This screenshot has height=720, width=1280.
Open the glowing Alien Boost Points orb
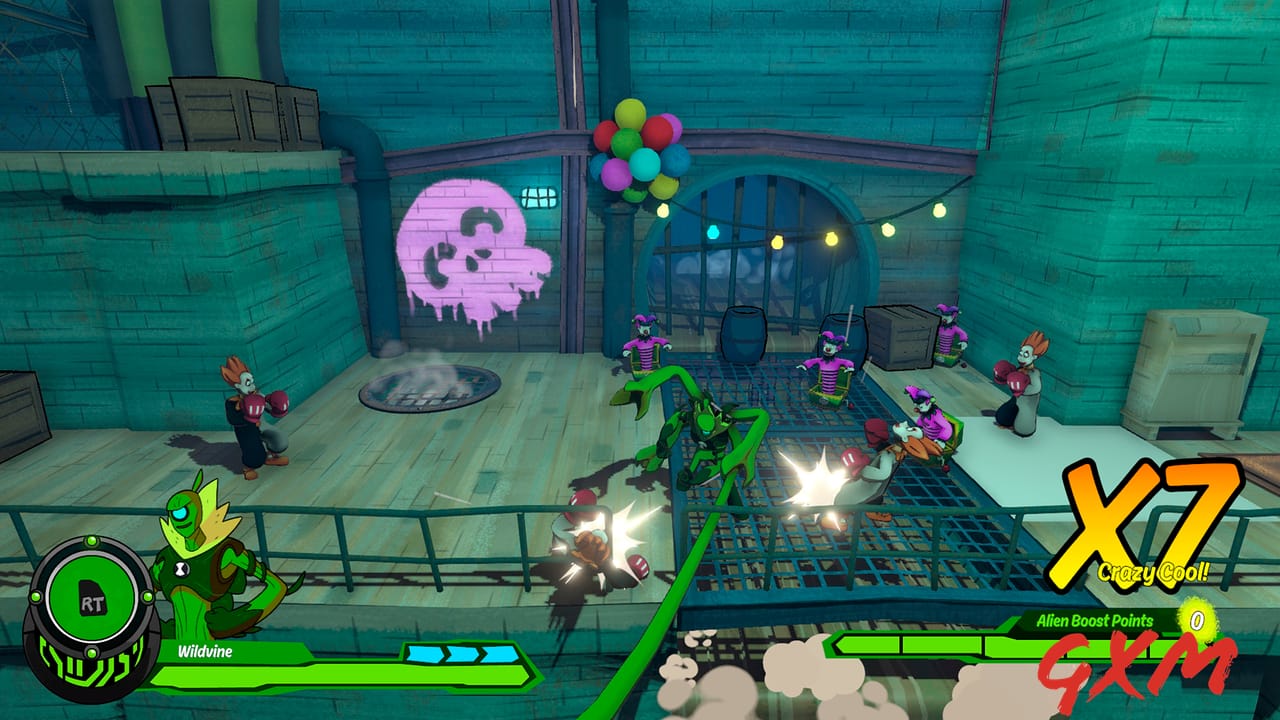pyautogui.click(x=1200, y=621)
